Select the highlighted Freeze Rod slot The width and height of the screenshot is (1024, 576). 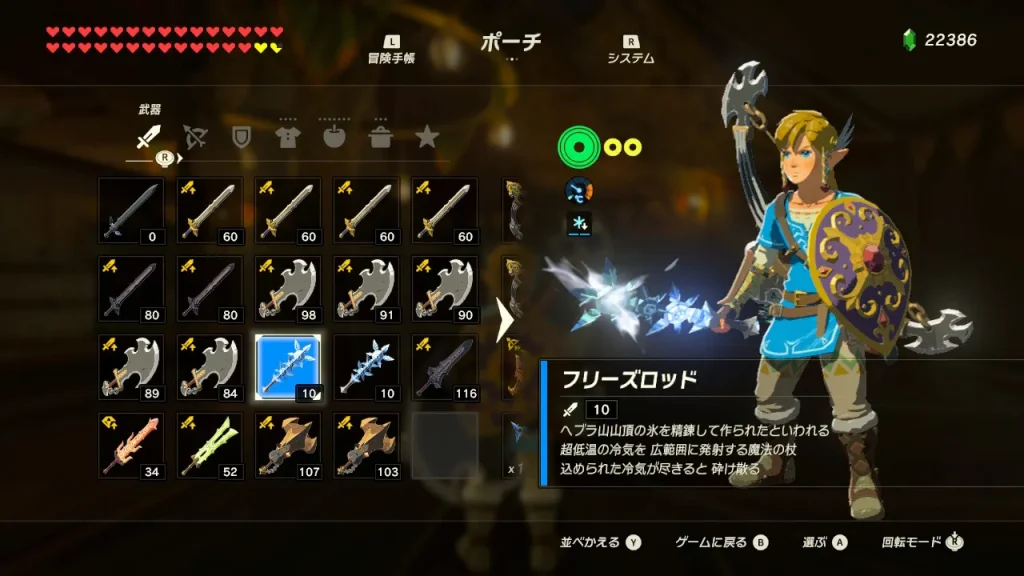(288, 367)
